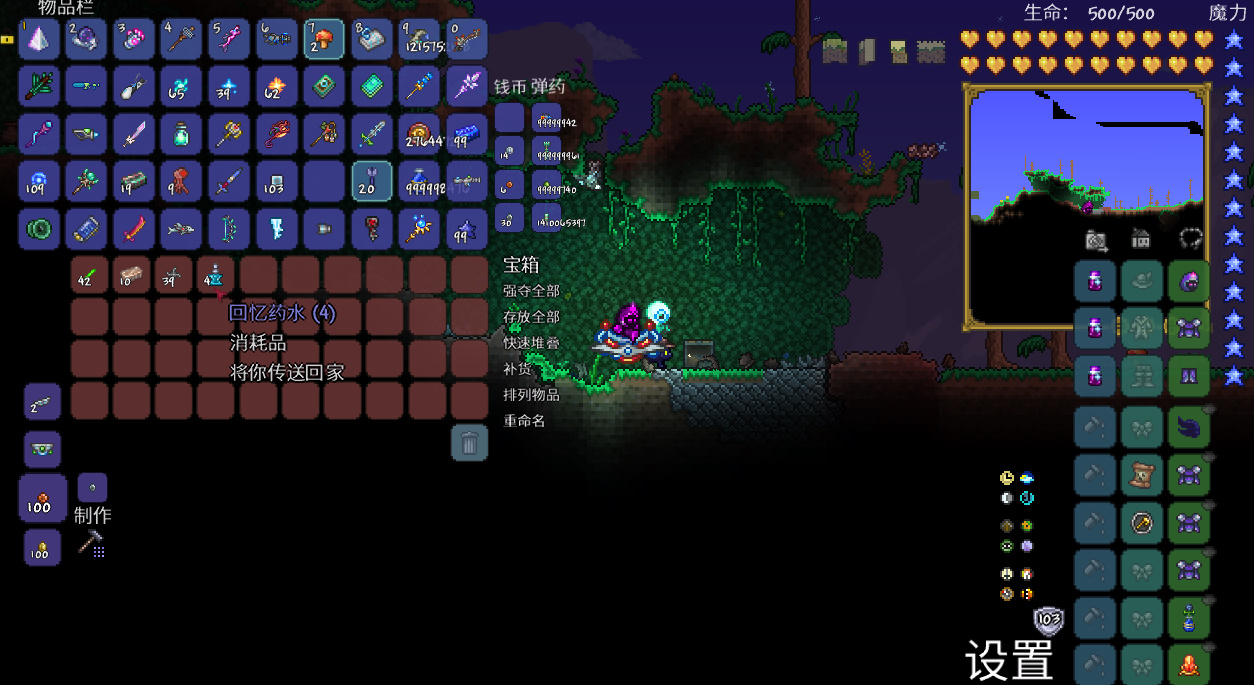1254x685 pixels.
Task: Select the mushroom in hotbar slot 7
Action: tap(324, 39)
